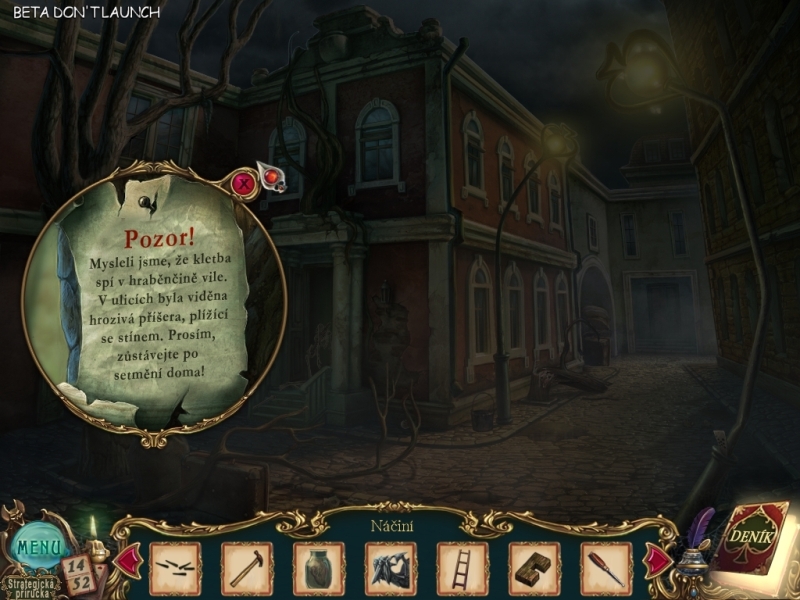Select the glass jar inventory item
This screenshot has width=800, height=600.
point(319,568)
